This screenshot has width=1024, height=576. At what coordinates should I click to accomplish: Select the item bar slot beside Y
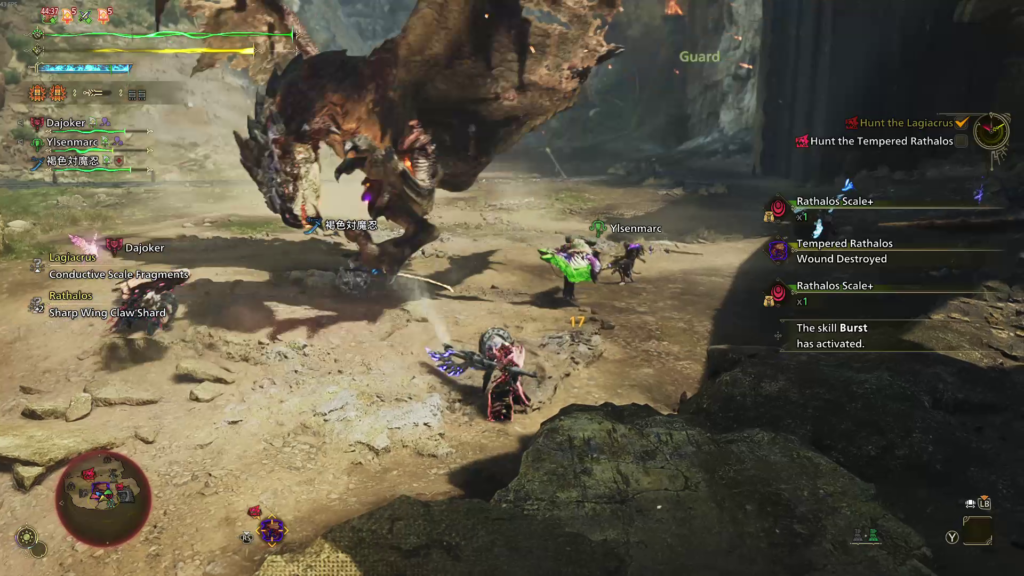(977, 531)
